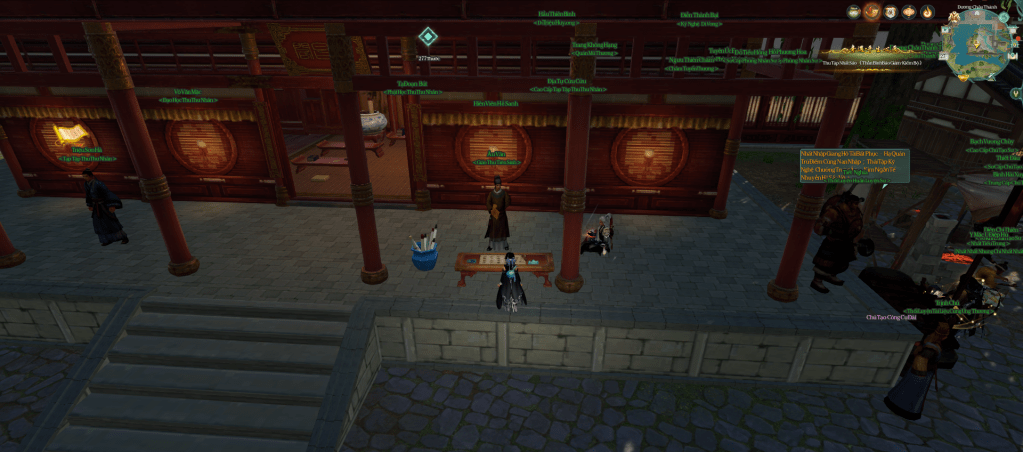Select the teal diamond waypoint marker
This screenshot has width=1023, height=452.
point(427,37)
